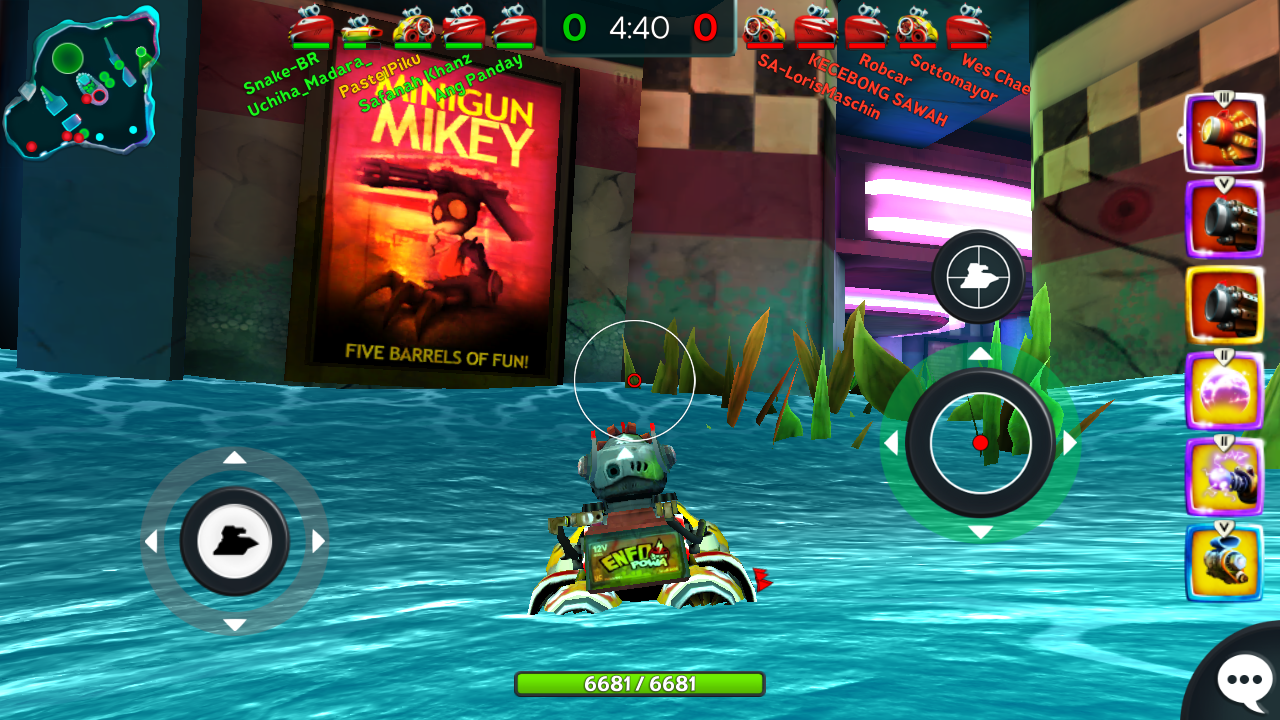The width and height of the screenshot is (1280, 720).
Task: Select the red flamethrower weapon slot
Action: 1223,133
